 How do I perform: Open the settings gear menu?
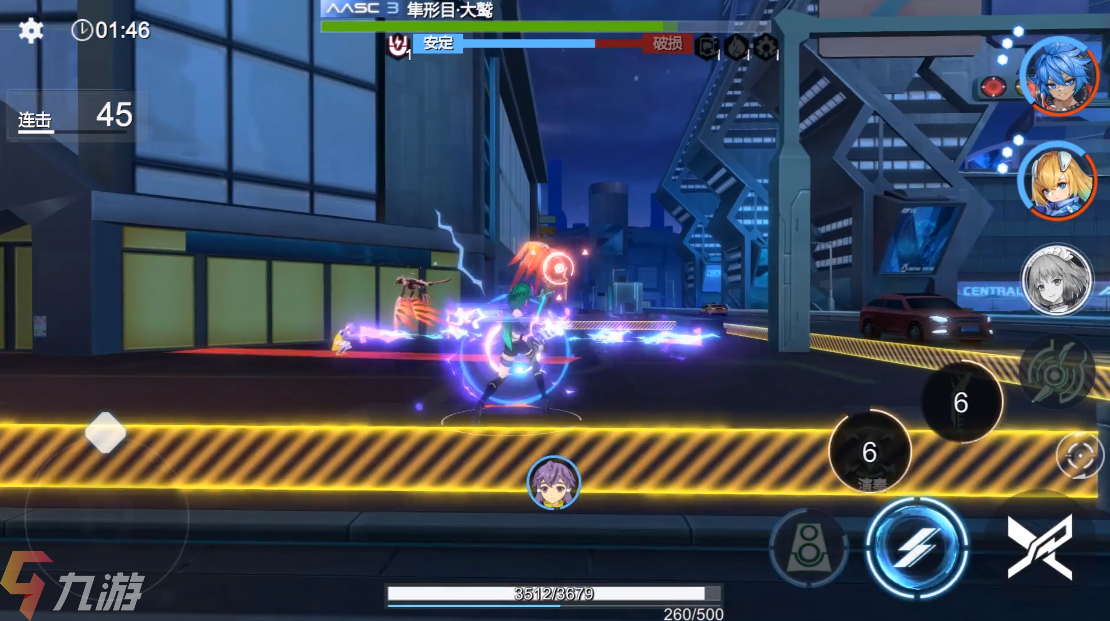click(x=31, y=30)
